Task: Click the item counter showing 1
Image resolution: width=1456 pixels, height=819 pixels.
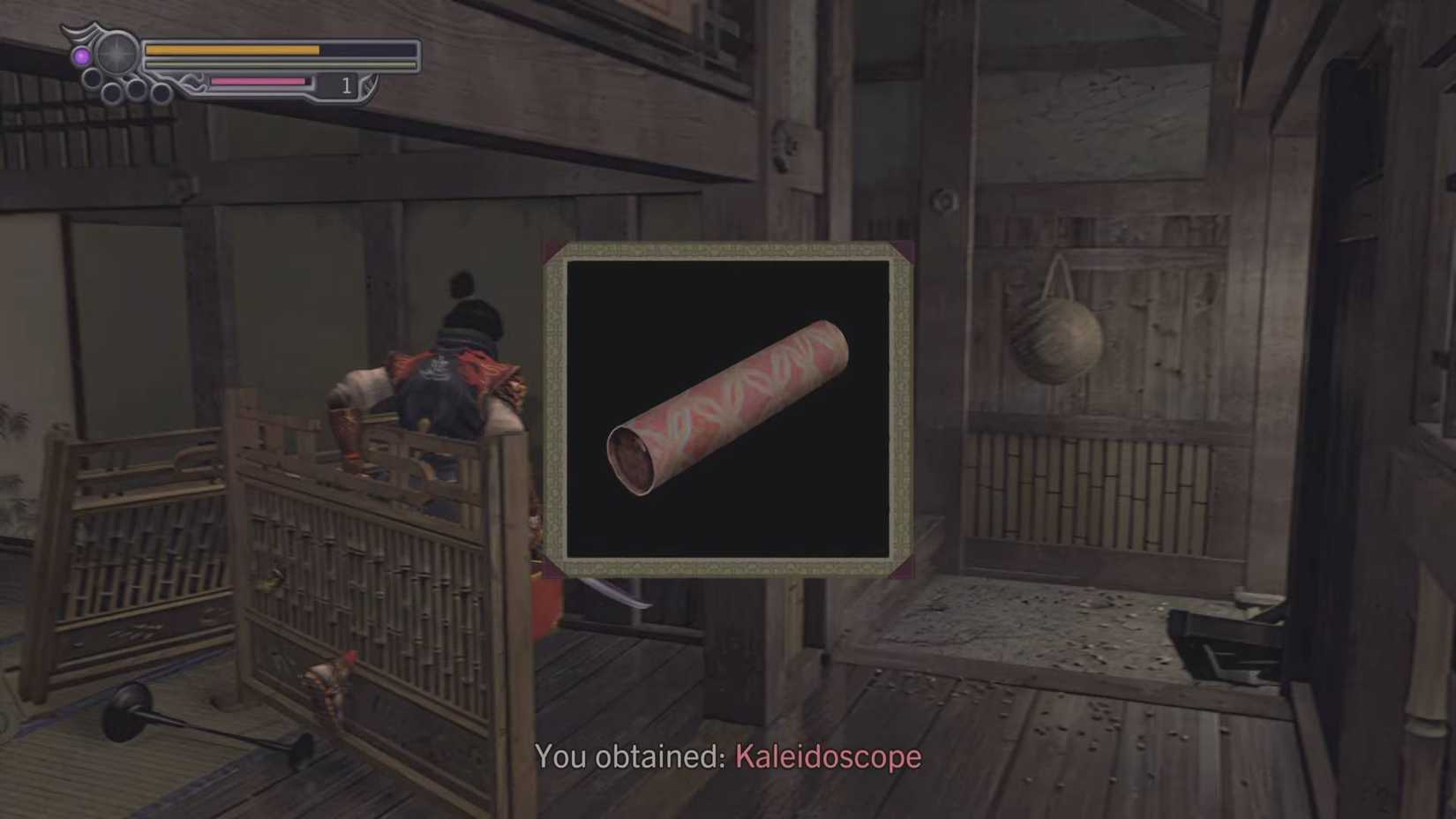Action: [x=347, y=85]
